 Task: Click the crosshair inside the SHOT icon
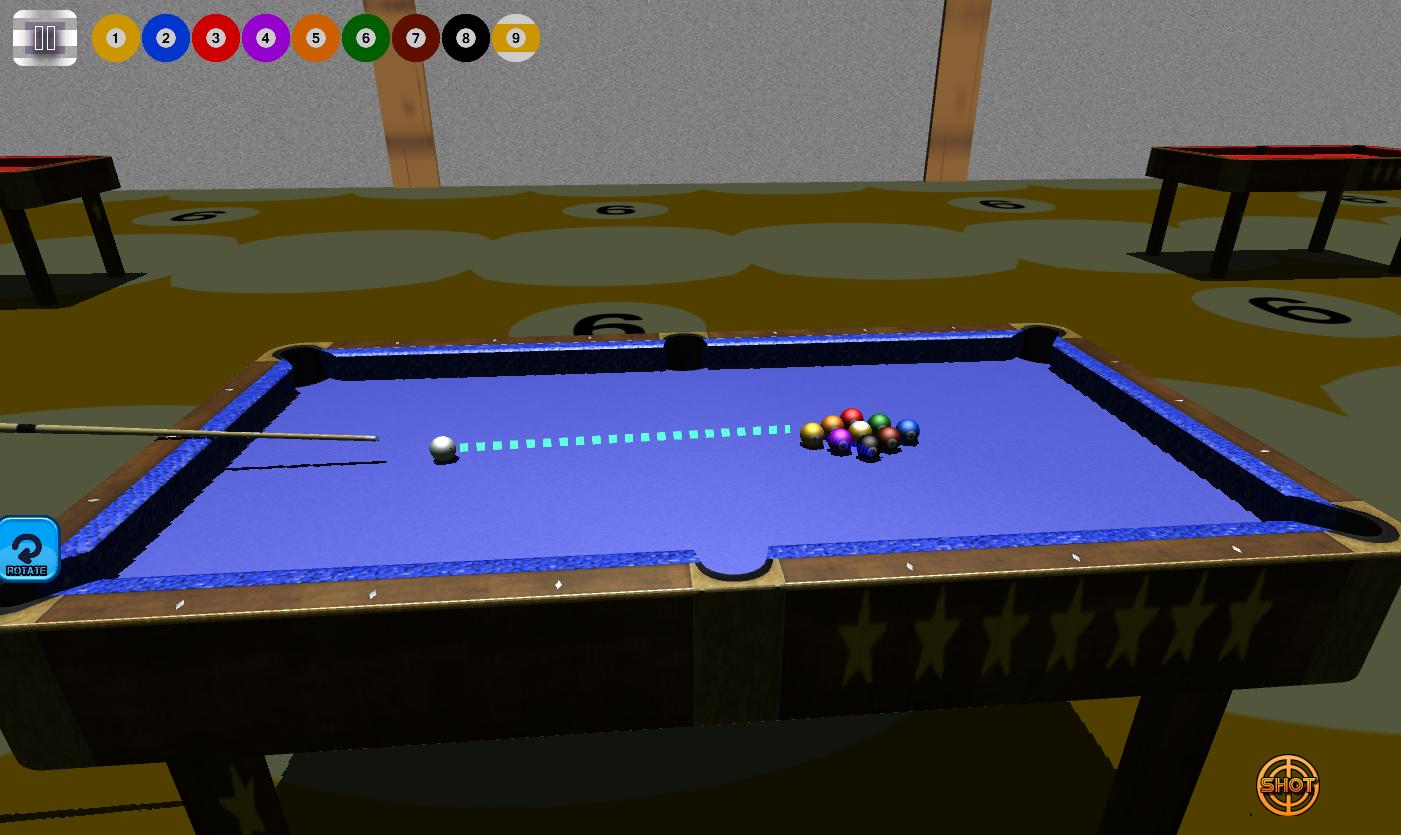coord(1288,785)
